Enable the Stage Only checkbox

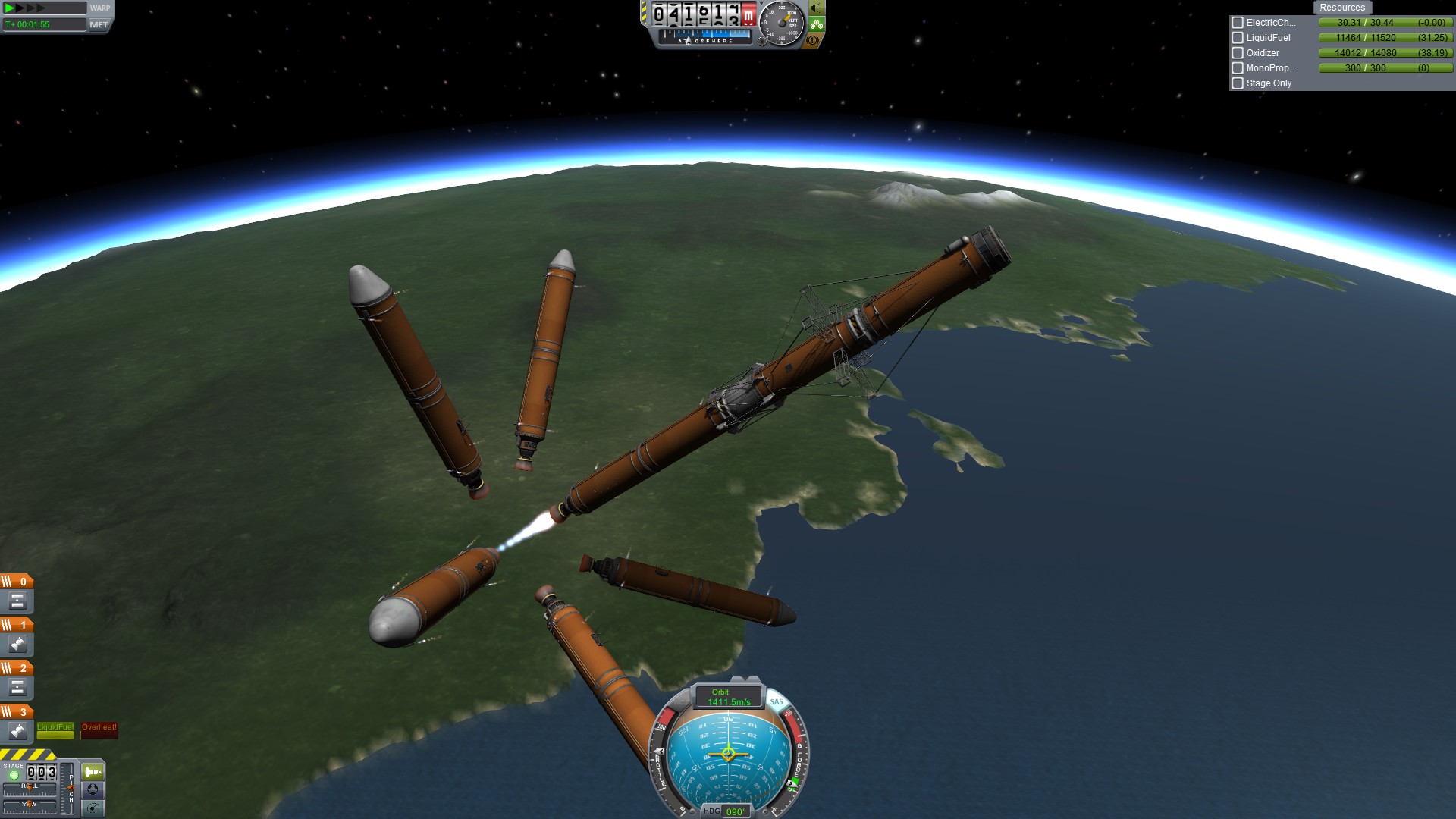click(x=1238, y=83)
